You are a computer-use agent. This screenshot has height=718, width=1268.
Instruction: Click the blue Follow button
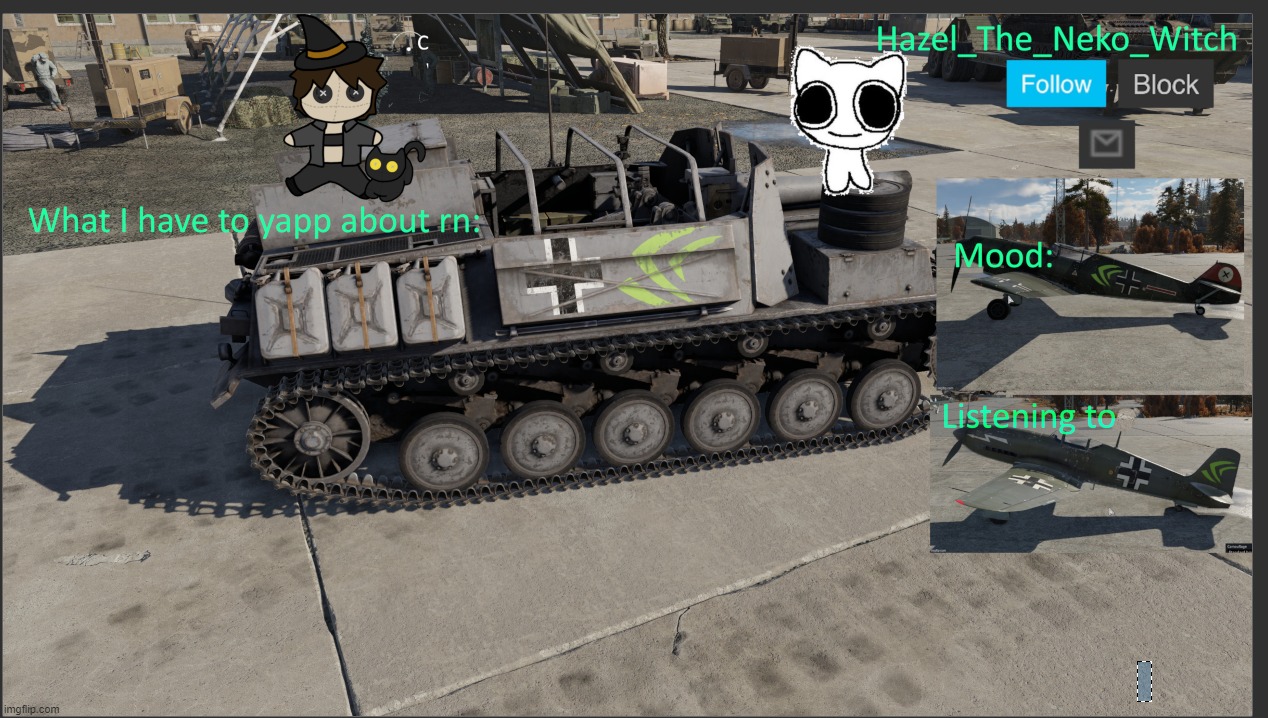(x=1055, y=84)
